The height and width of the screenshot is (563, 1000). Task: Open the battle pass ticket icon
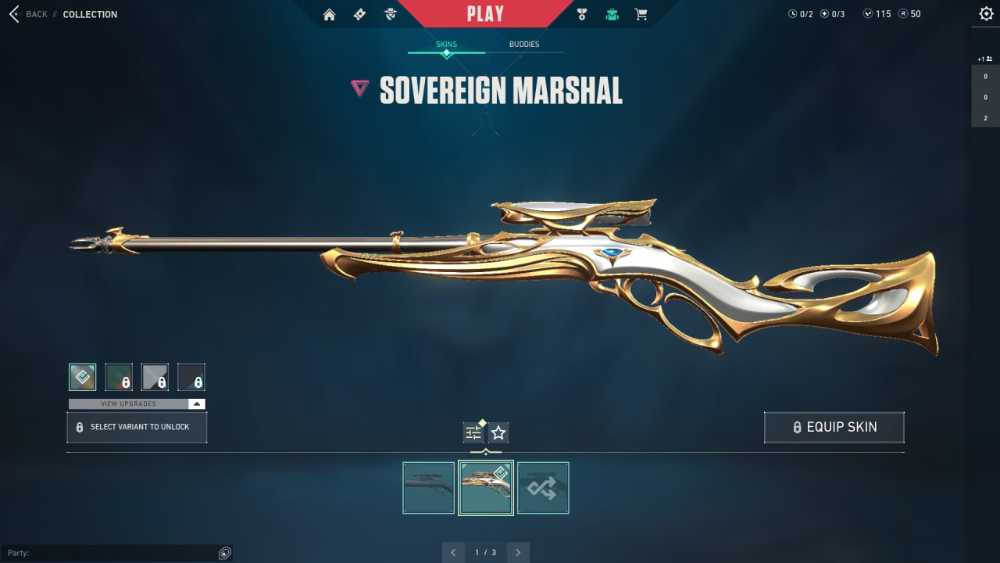coord(359,14)
